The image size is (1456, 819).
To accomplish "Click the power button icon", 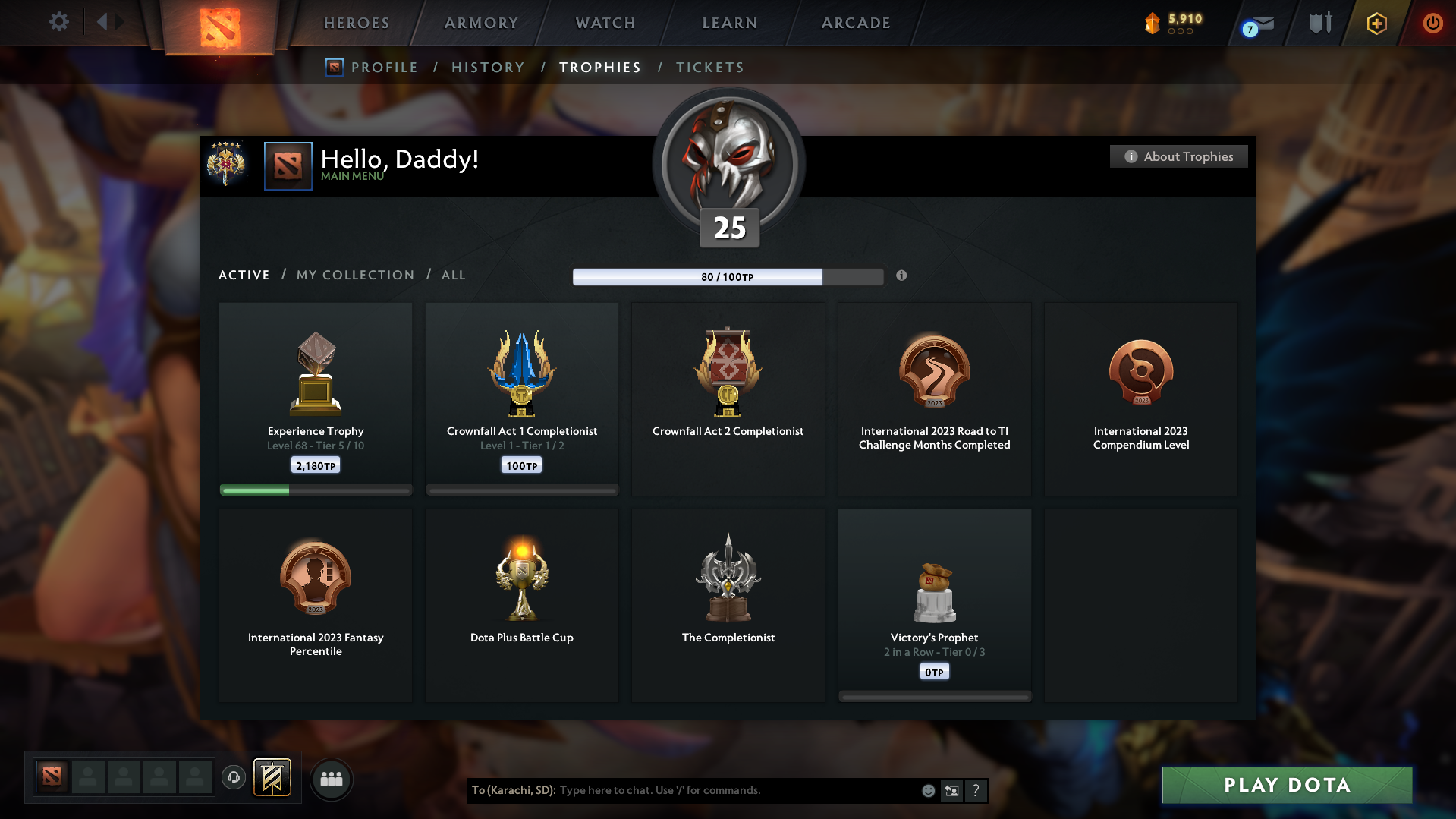I will [x=1432, y=23].
